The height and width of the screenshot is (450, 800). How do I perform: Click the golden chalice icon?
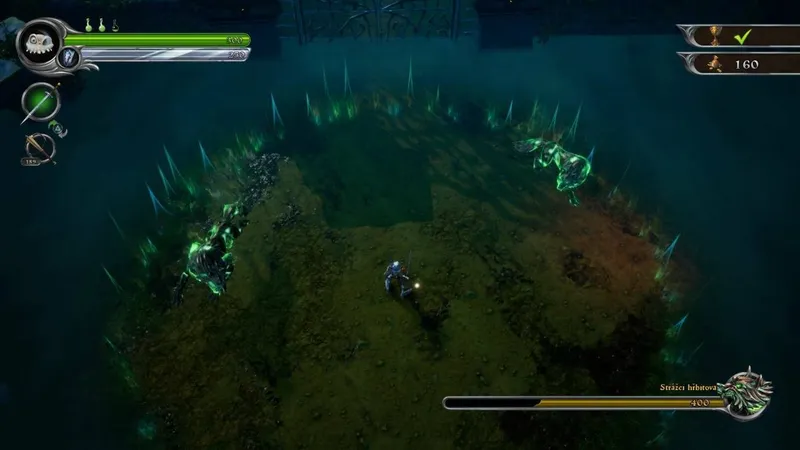click(x=713, y=36)
